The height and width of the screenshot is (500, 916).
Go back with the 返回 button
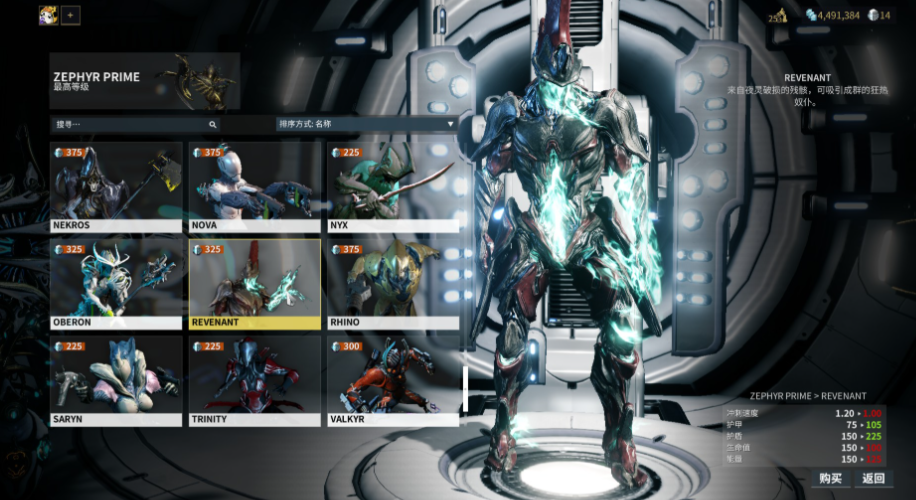pyautogui.click(x=873, y=478)
